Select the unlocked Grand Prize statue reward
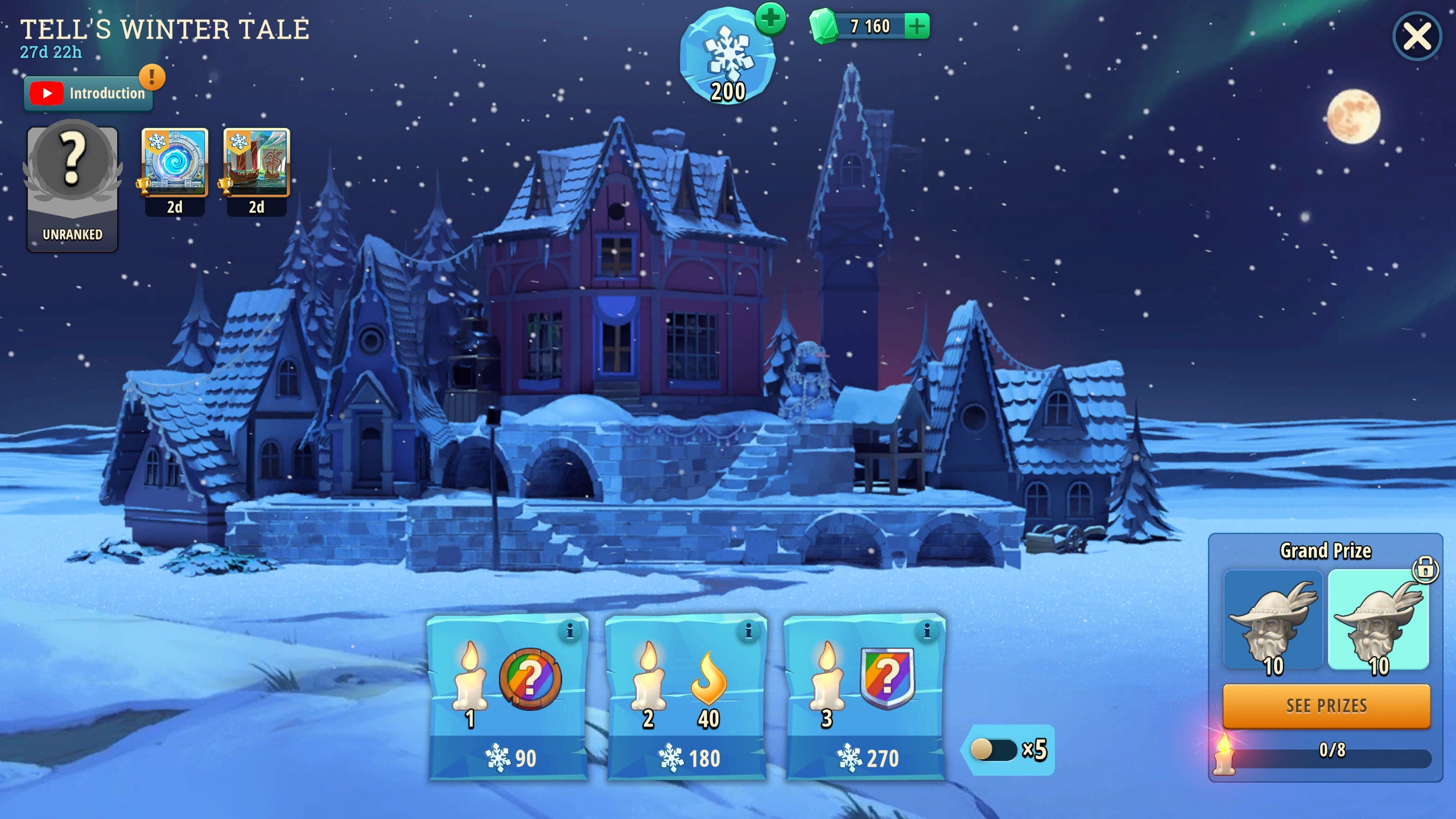Viewport: 1456px width, 819px height. (1273, 620)
